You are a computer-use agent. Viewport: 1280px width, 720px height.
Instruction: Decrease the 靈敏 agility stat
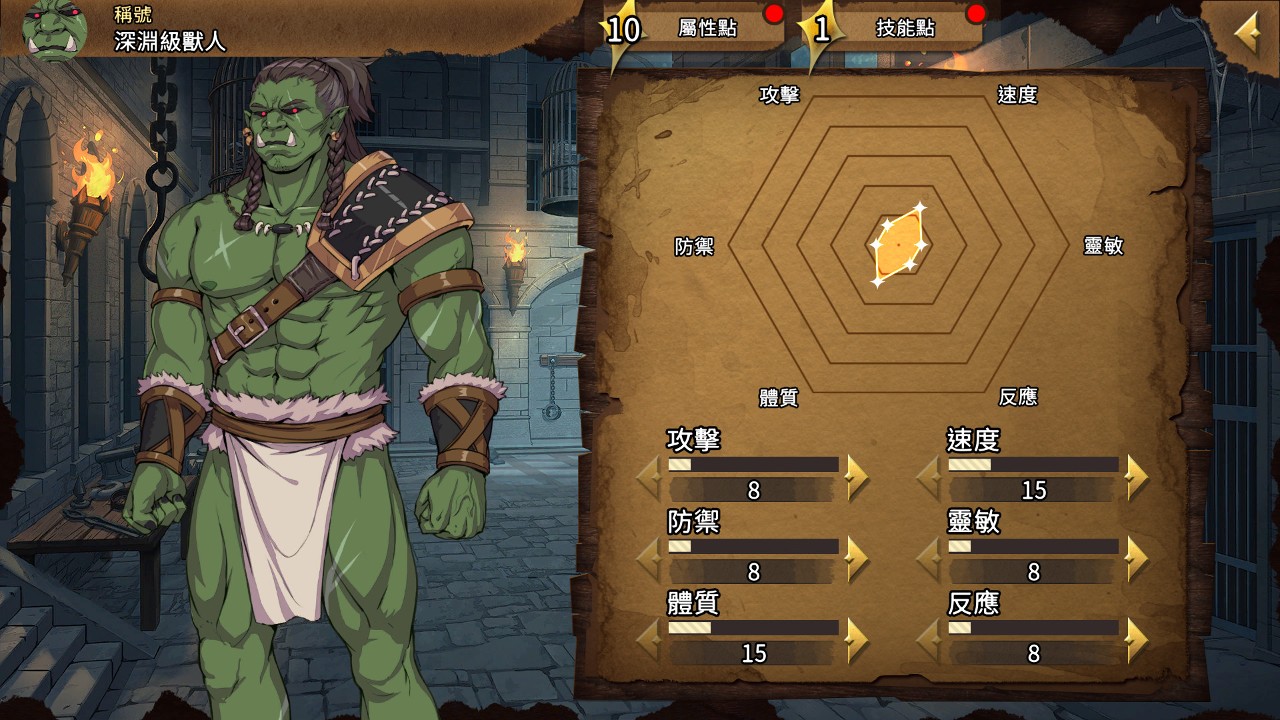point(929,559)
